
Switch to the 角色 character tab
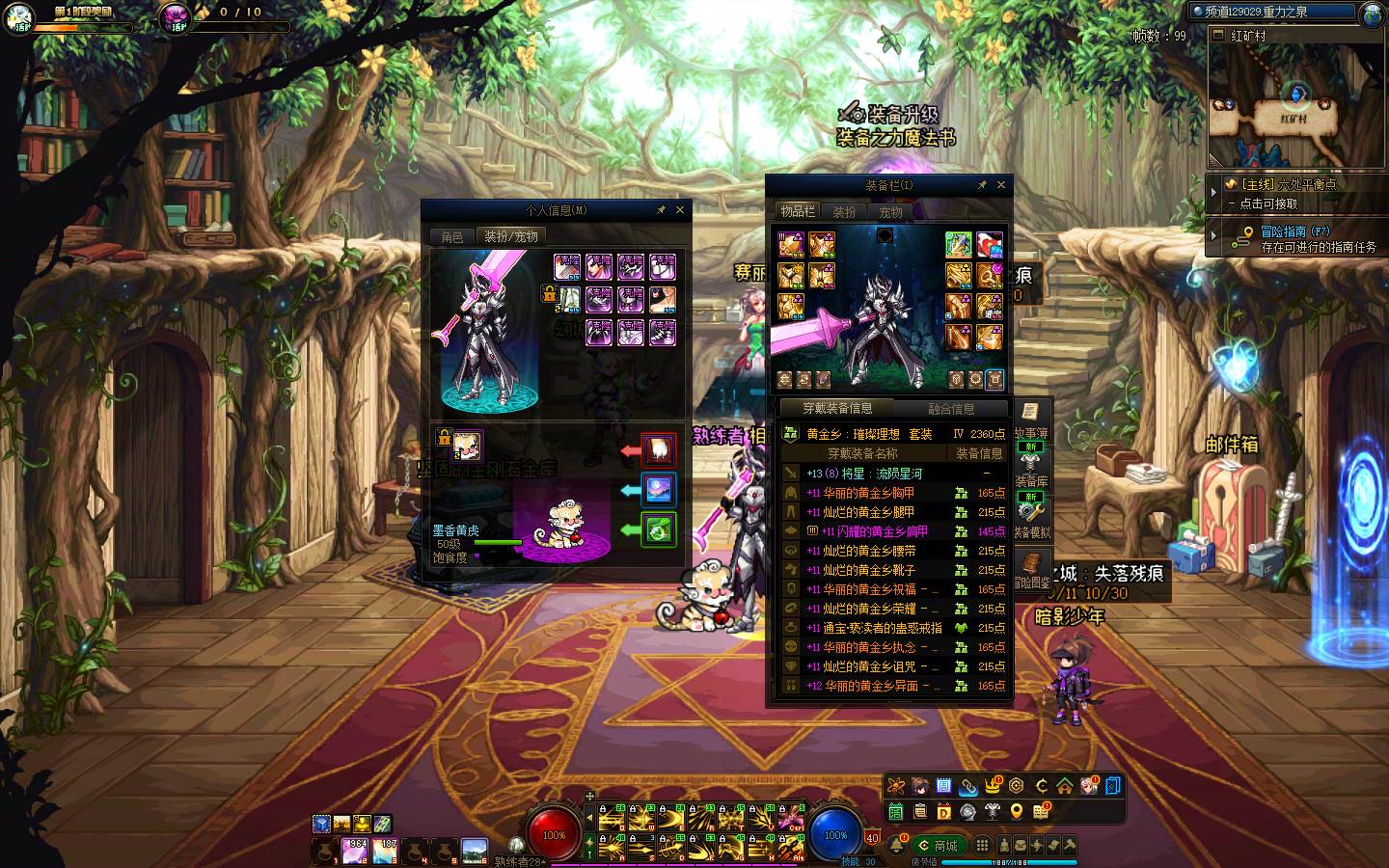click(x=452, y=236)
